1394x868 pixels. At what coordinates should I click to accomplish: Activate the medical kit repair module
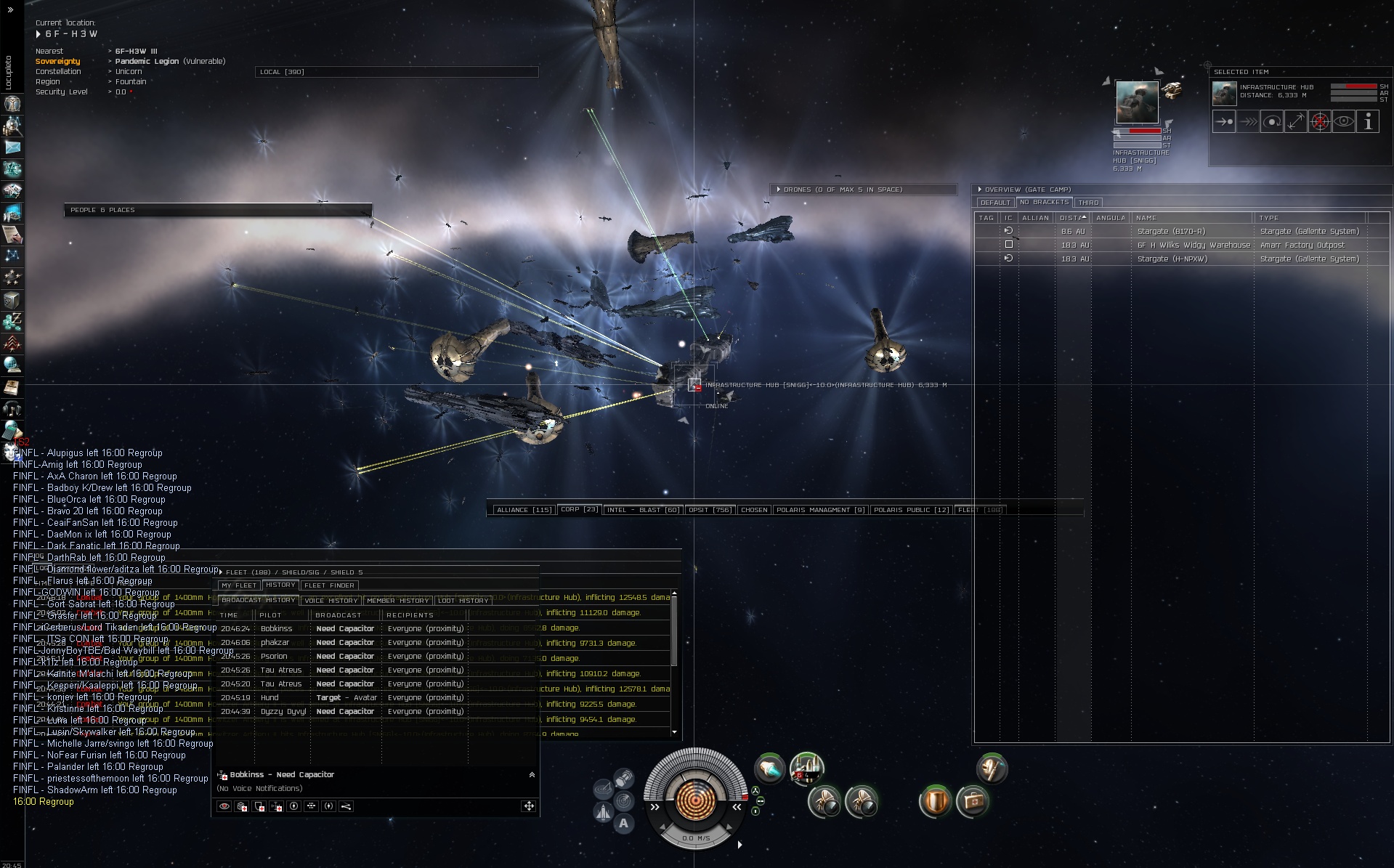(x=972, y=802)
